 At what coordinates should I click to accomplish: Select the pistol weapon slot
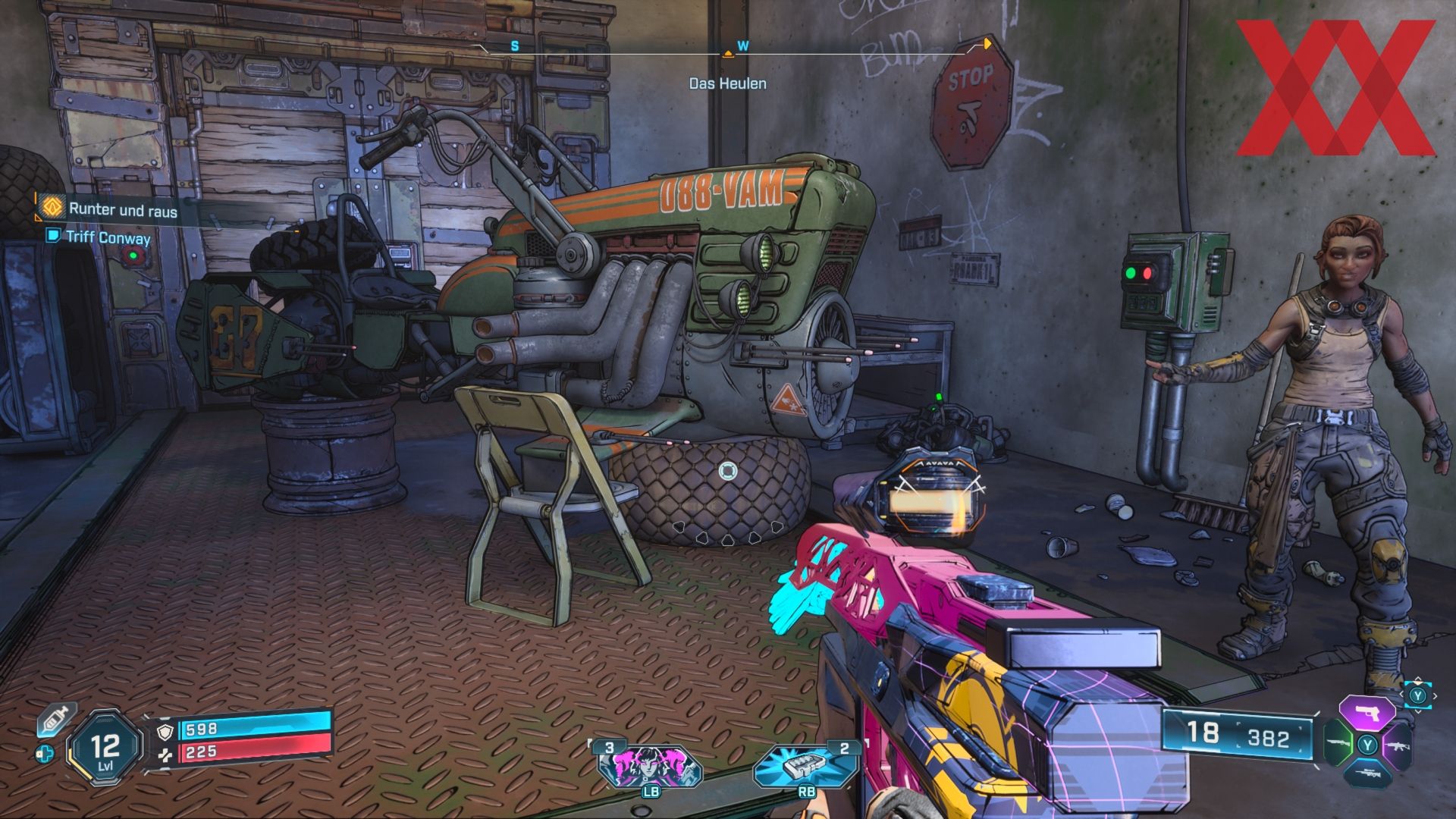[1367, 714]
